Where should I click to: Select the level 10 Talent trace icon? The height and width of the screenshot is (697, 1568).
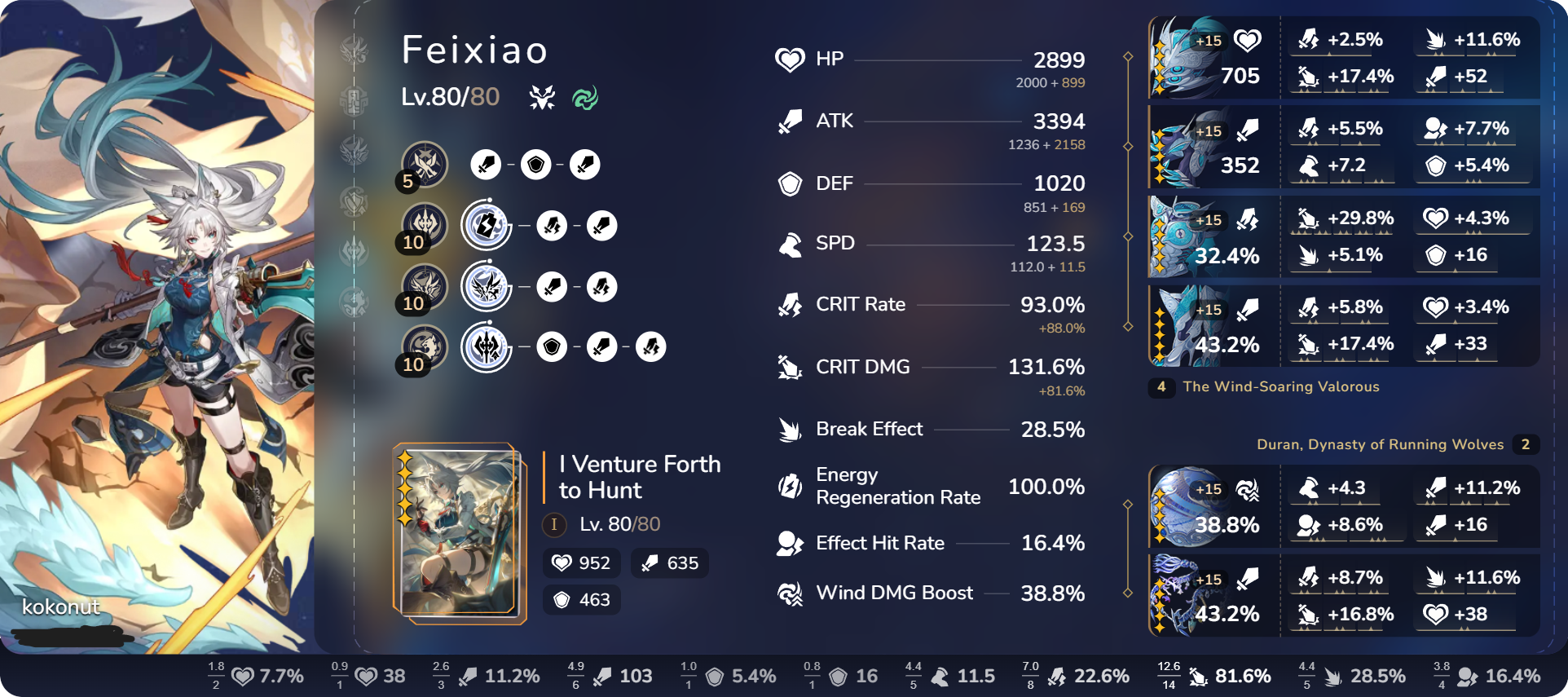486,346
